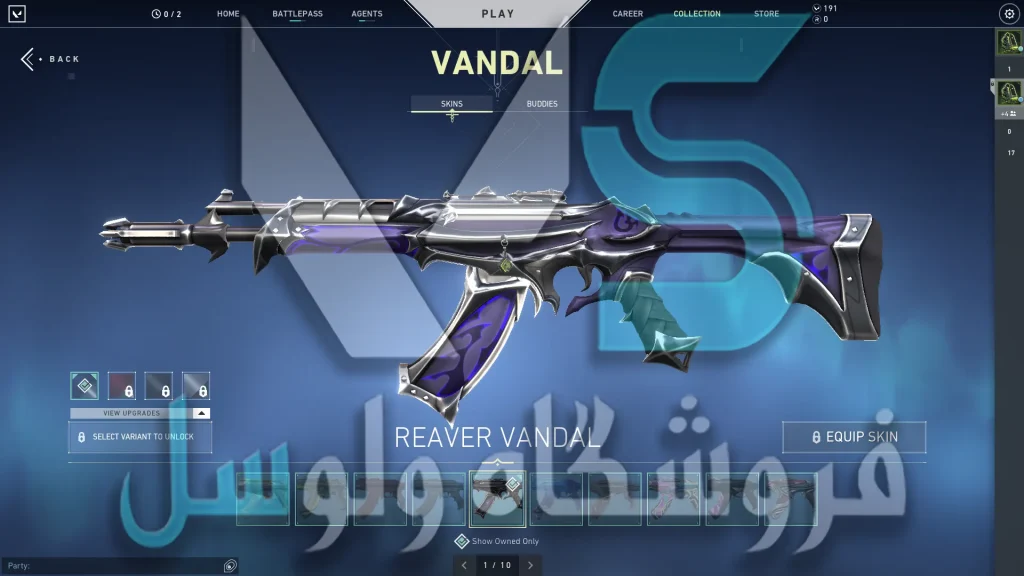Viewport: 1024px width, 576px height.
Task: Toggle Show Owned Only
Action: click(461, 542)
